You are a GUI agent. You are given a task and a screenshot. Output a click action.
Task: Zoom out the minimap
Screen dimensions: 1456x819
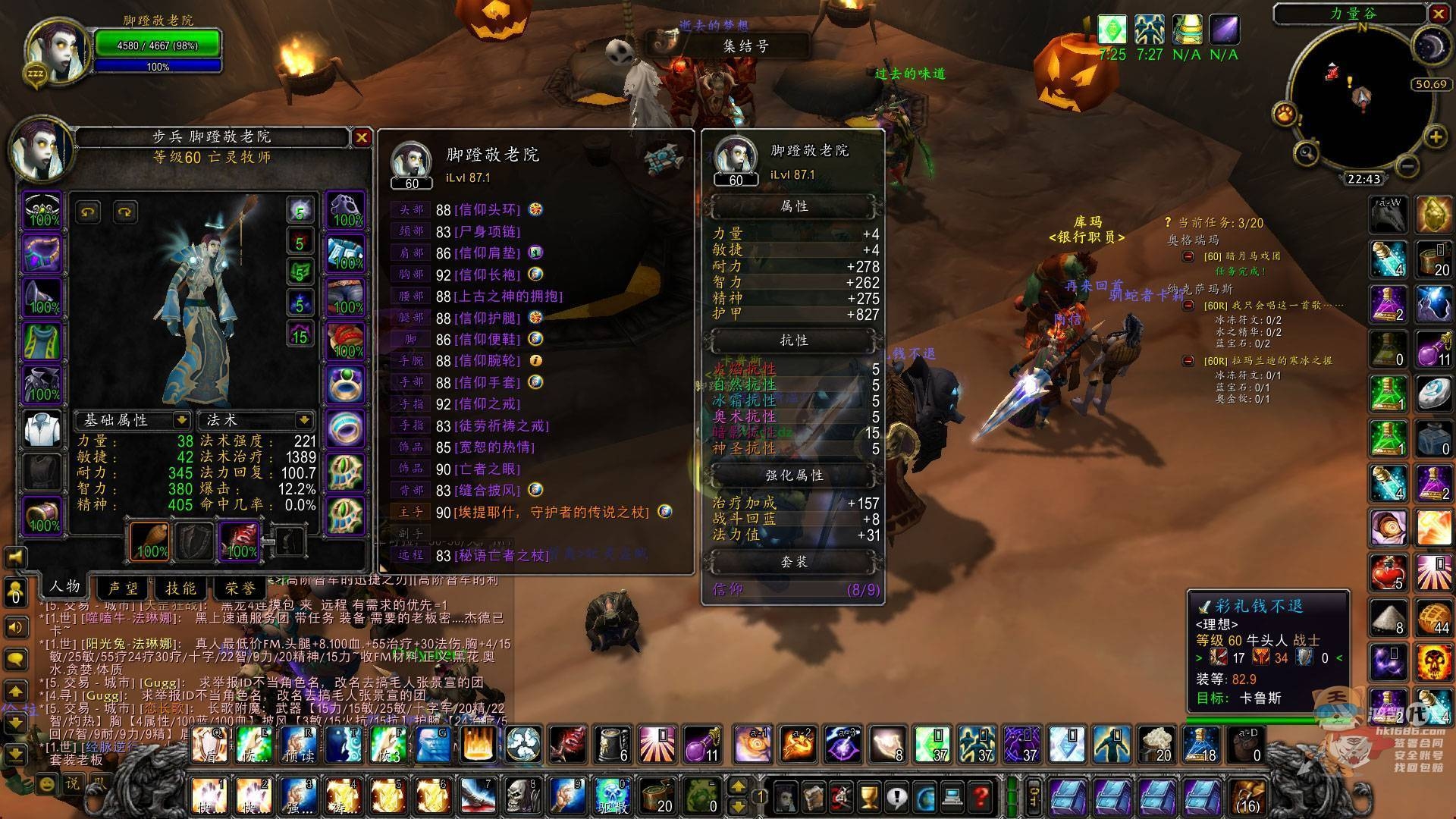[1407, 165]
